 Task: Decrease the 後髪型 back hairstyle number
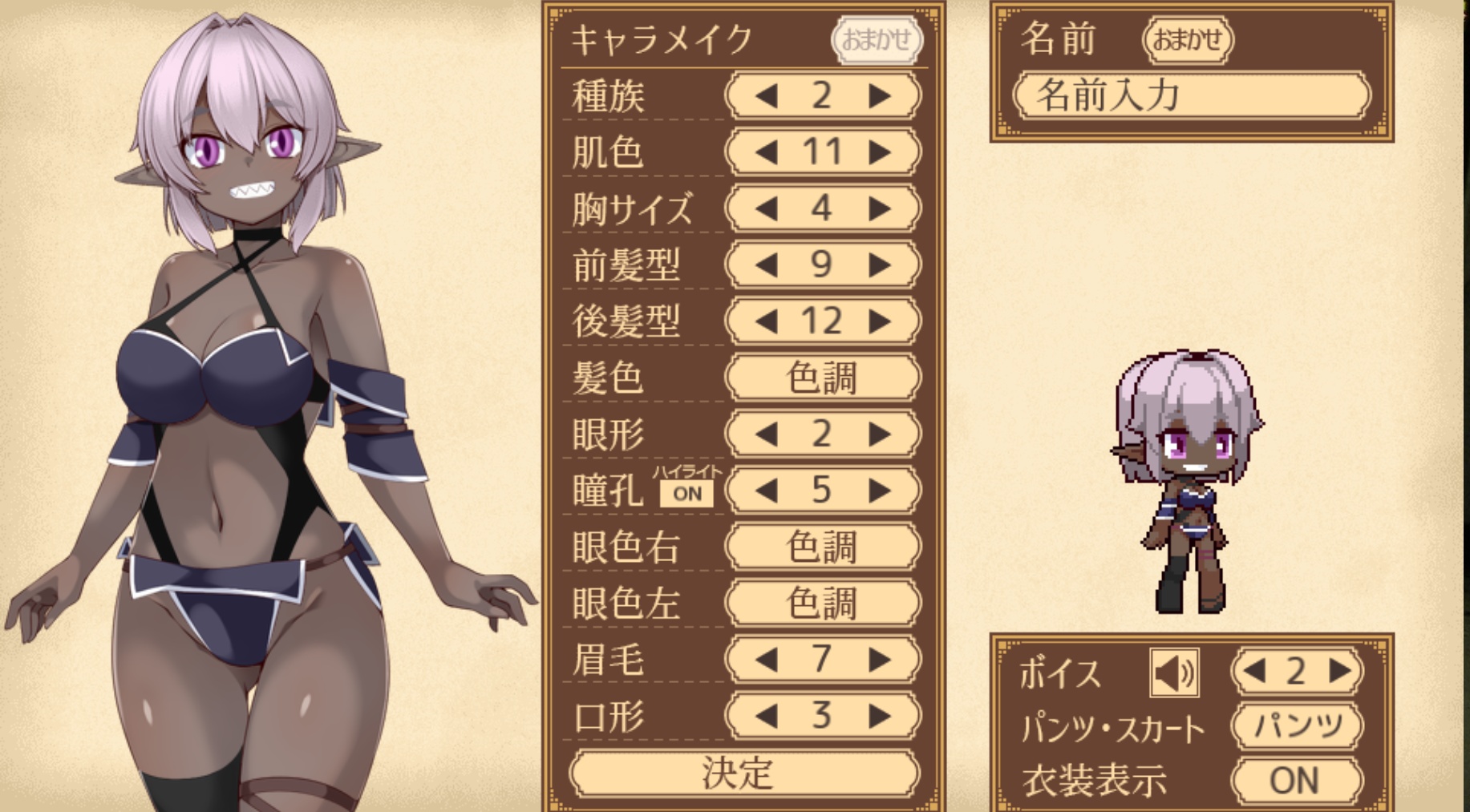766,321
